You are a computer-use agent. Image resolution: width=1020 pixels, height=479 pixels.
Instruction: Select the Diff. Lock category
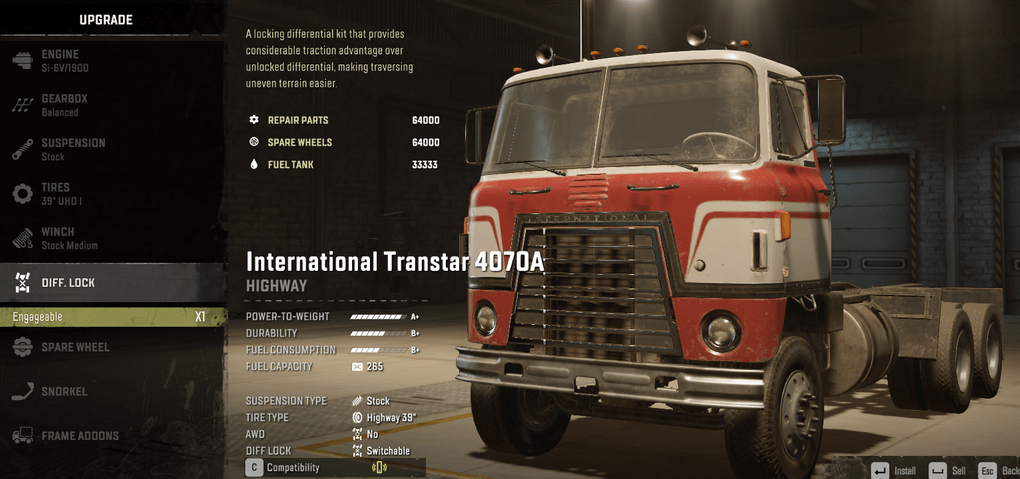coord(68,283)
